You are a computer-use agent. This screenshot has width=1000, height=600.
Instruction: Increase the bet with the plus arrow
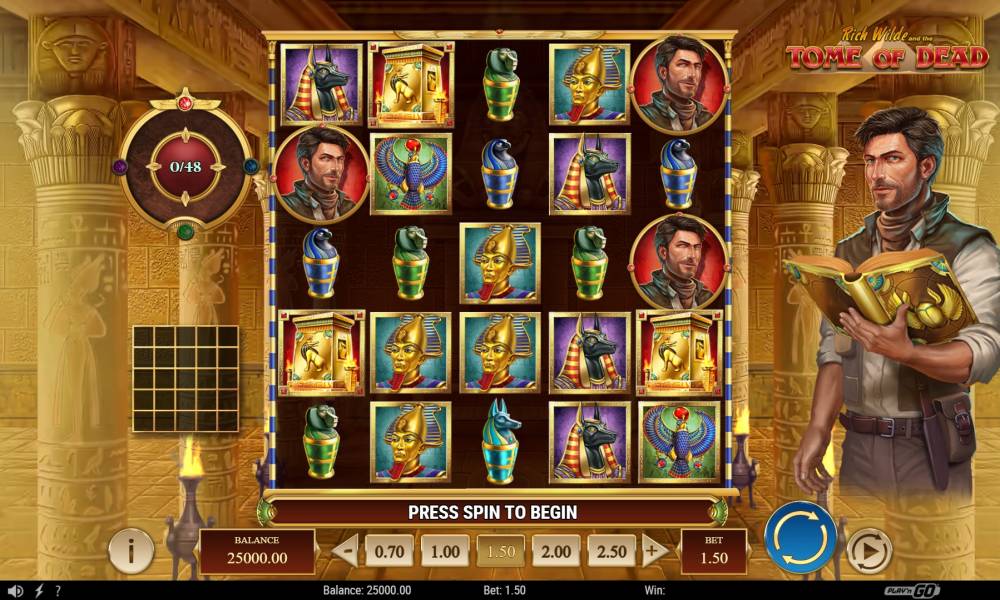[x=655, y=551]
